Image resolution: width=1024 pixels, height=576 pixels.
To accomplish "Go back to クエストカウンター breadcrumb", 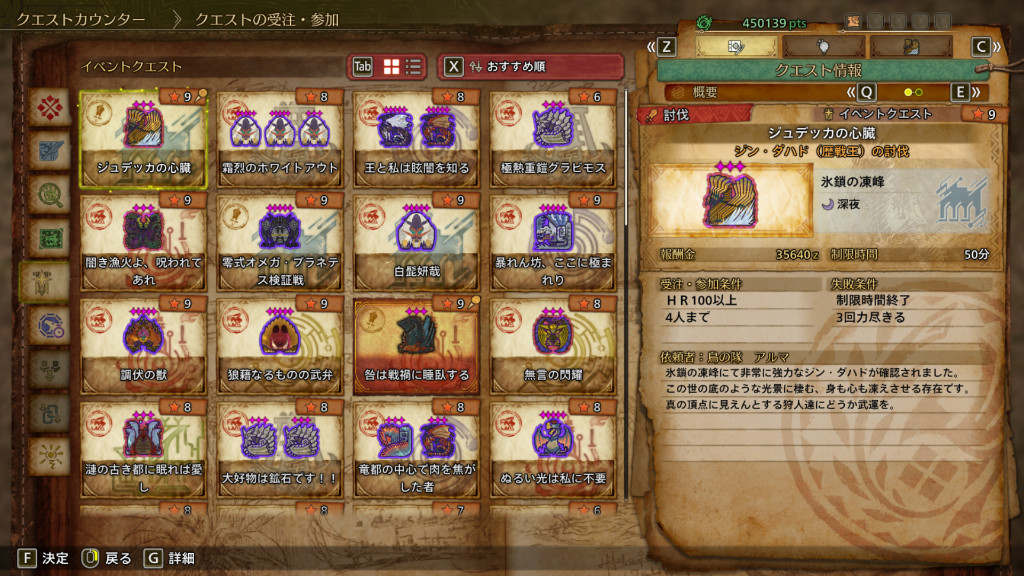I will coord(80,19).
